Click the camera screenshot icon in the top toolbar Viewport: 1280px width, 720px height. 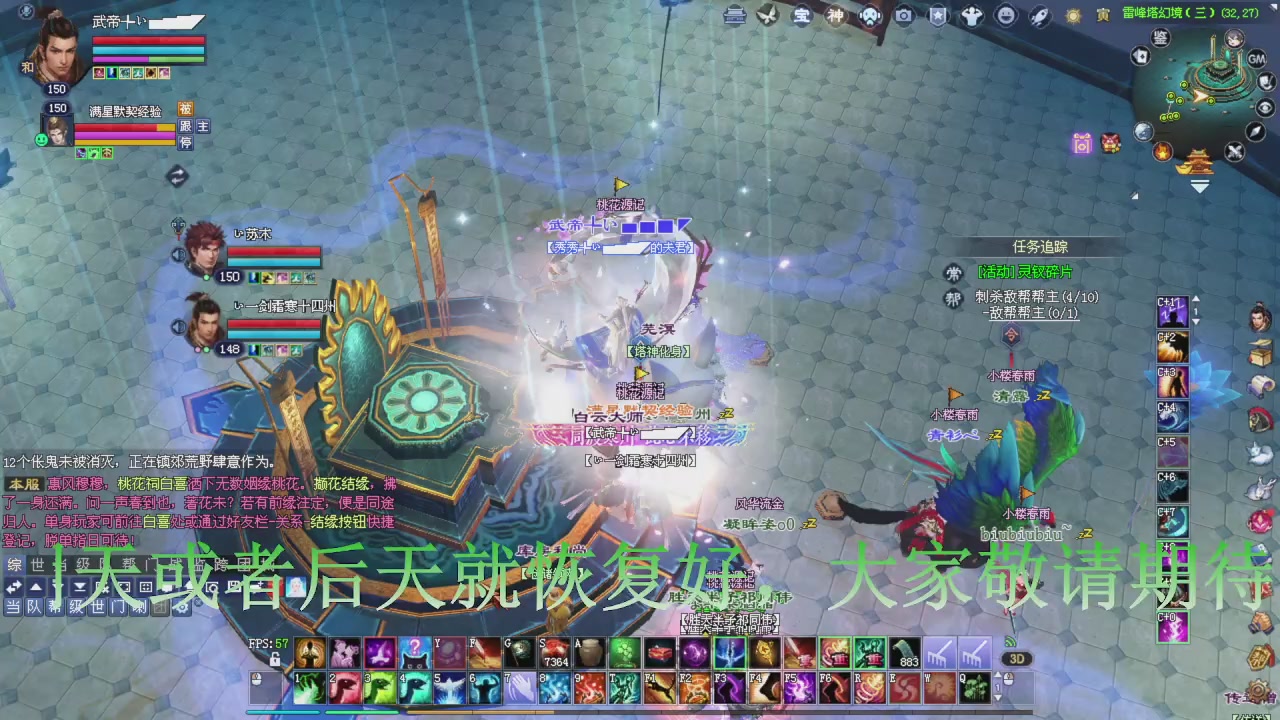click(903, 16)
